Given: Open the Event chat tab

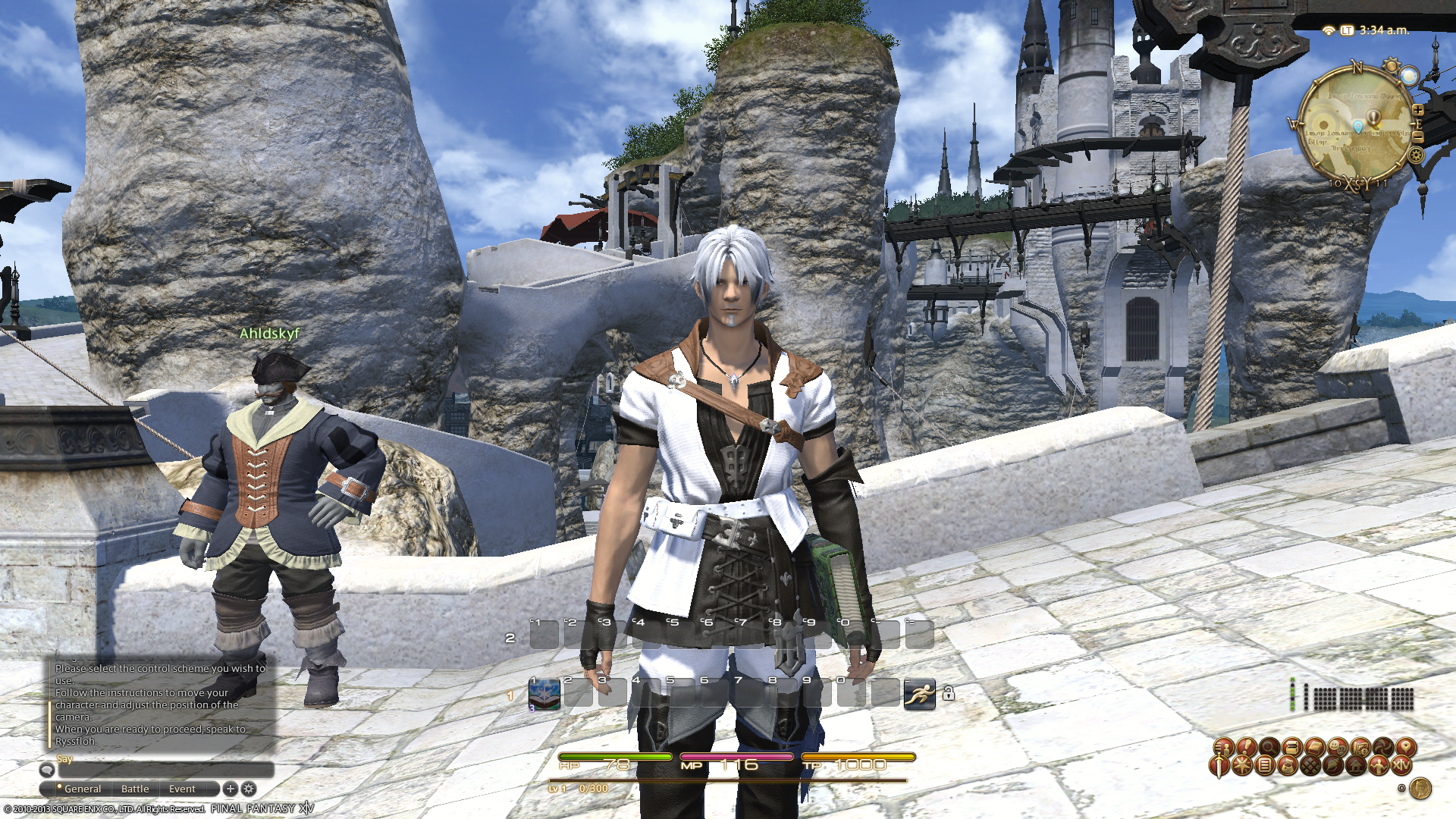Looking at the screenshot, I should click(182, 789).
